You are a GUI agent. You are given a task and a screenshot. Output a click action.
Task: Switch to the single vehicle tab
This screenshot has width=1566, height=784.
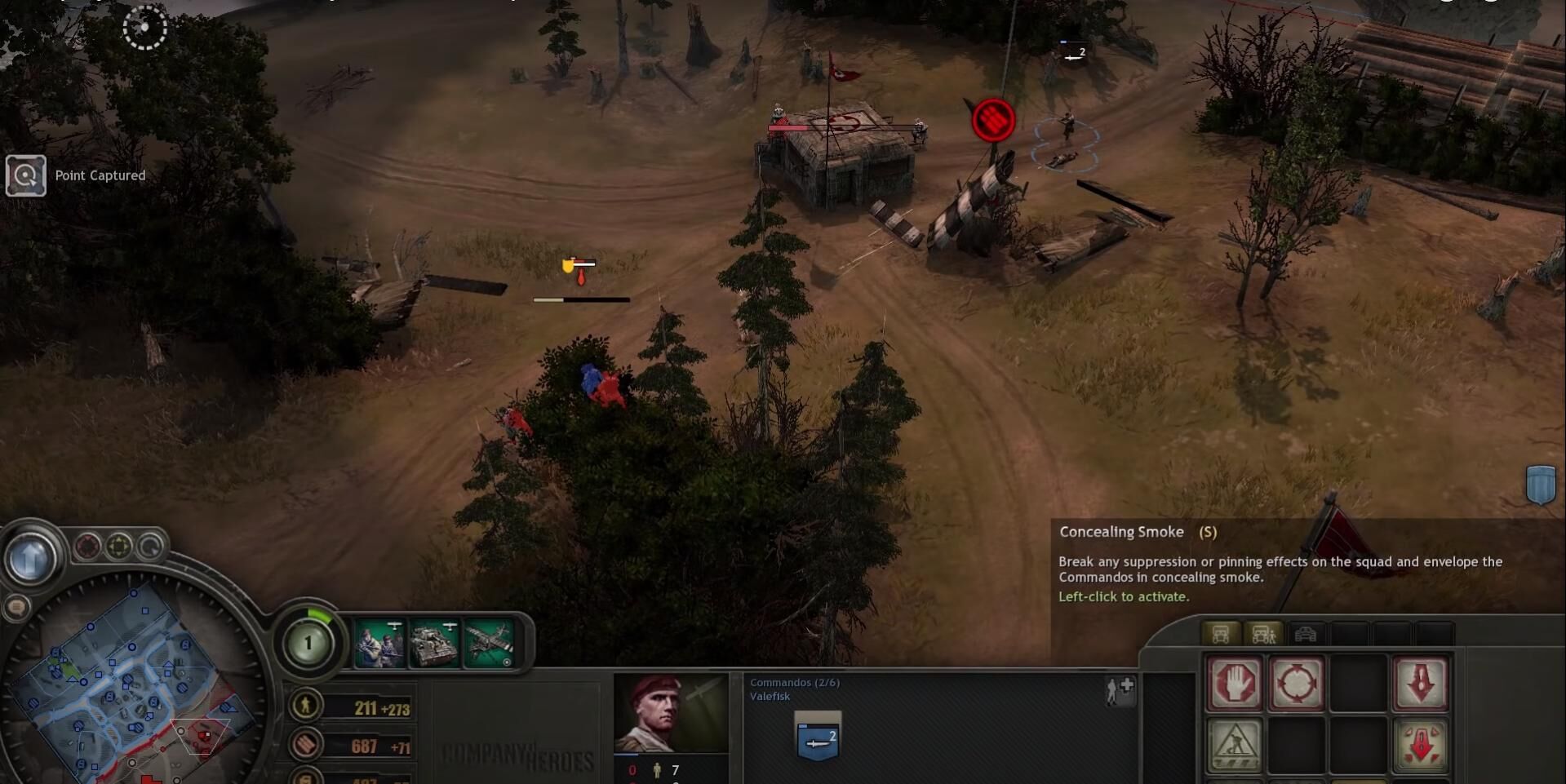point(1220,634)
